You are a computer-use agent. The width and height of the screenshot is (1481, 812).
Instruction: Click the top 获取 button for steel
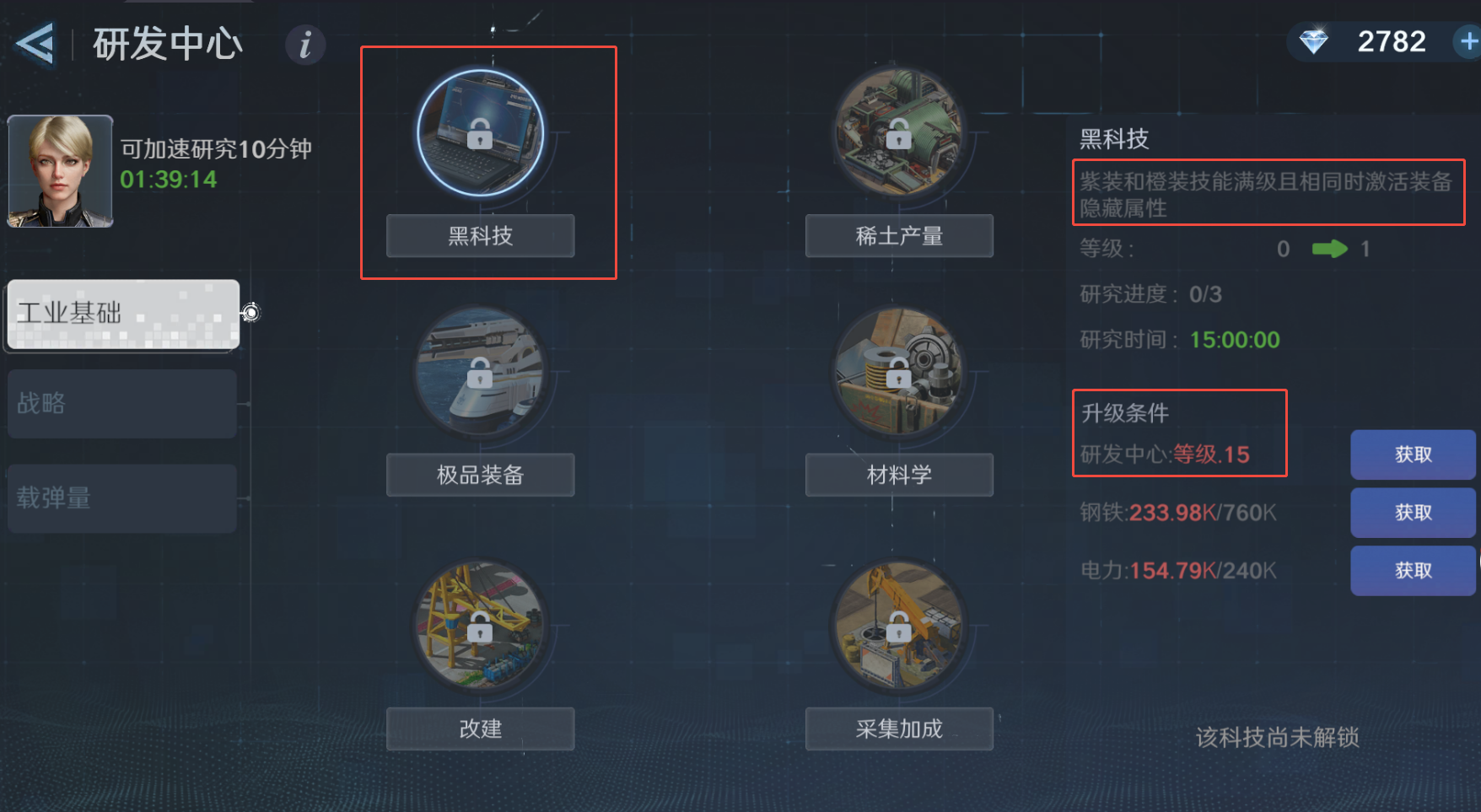[1413, 513]
